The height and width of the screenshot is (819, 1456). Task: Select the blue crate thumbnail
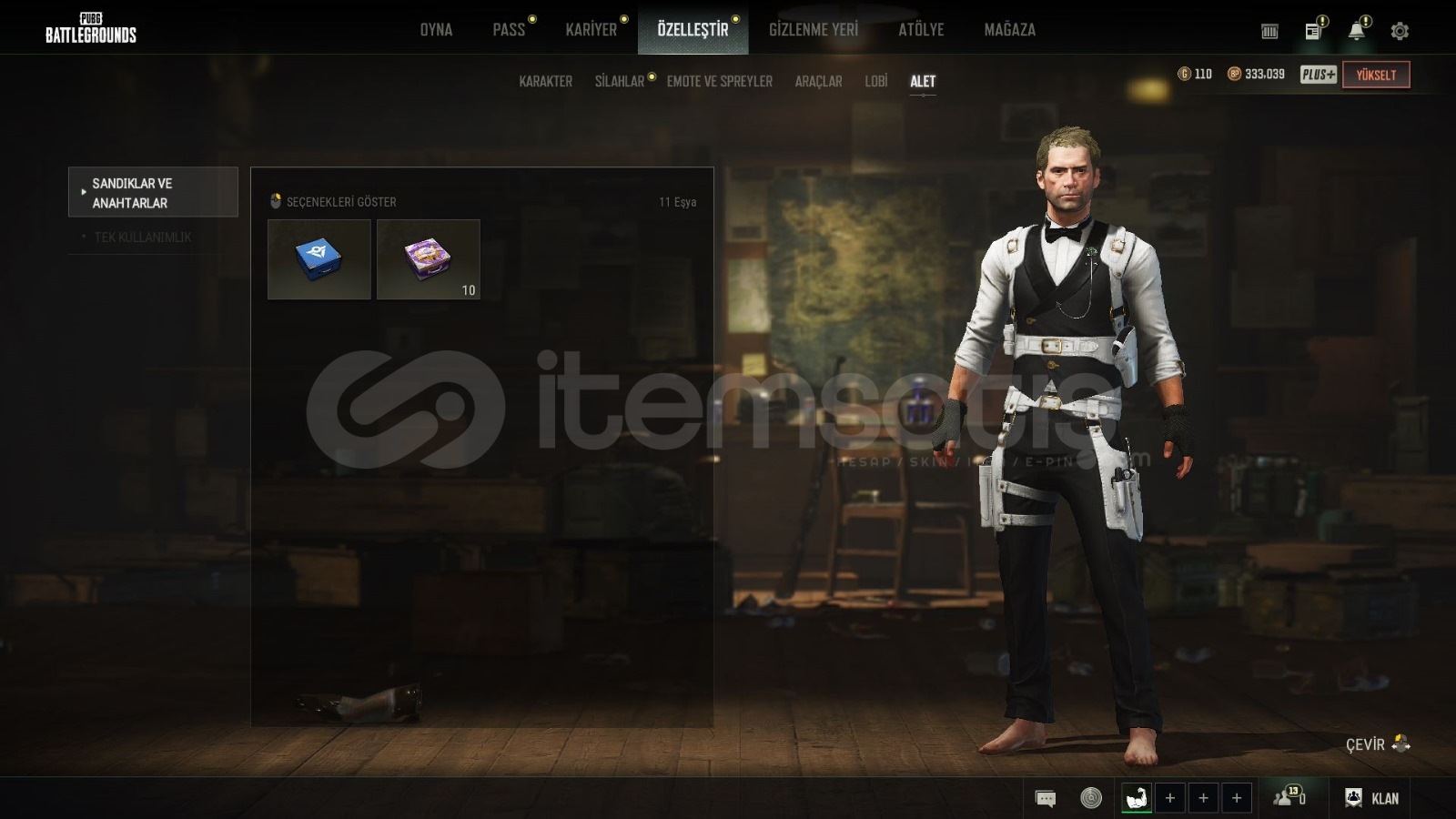pos(318,258)
